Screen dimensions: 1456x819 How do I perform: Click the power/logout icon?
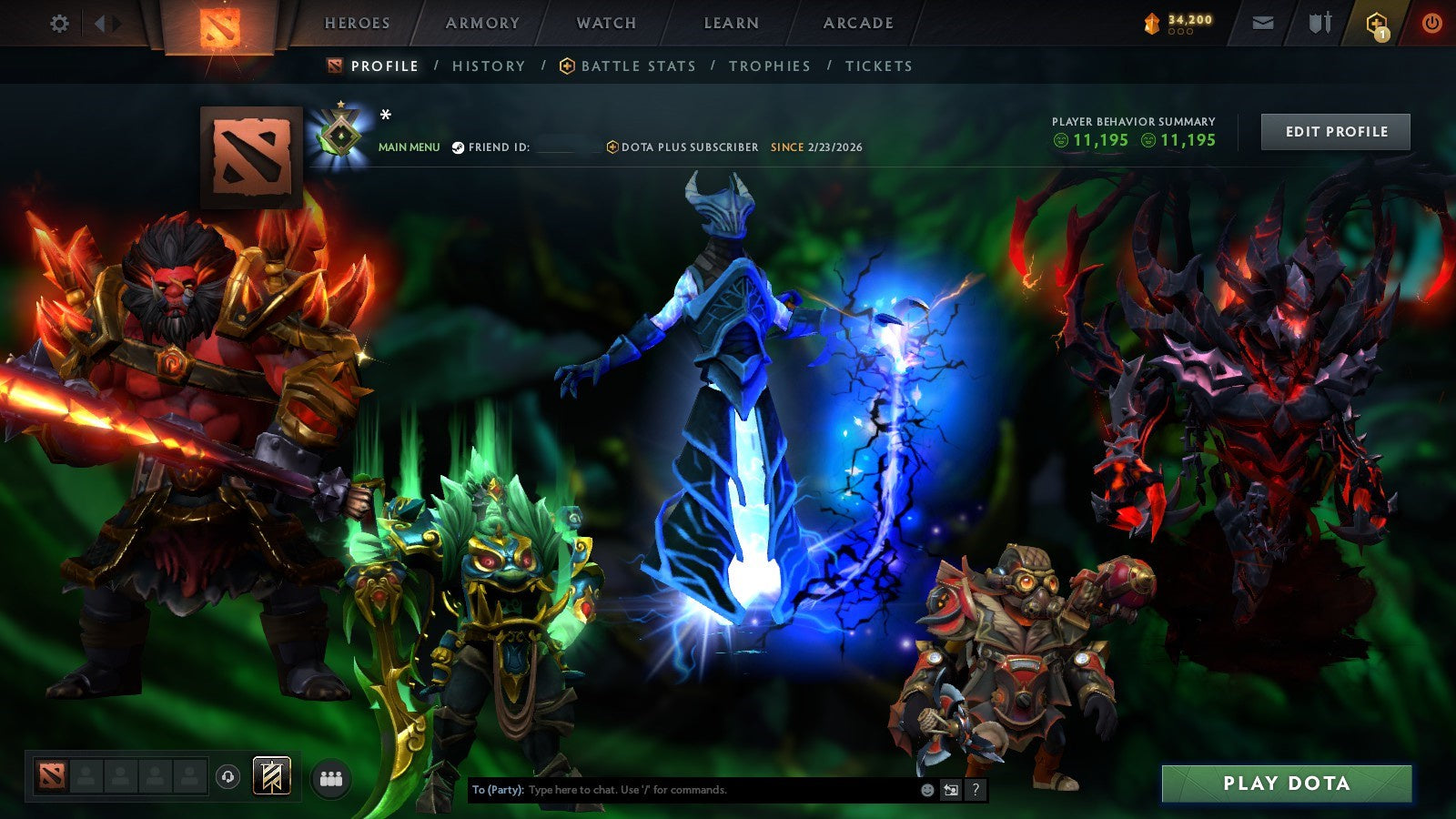pos(1431,24)
